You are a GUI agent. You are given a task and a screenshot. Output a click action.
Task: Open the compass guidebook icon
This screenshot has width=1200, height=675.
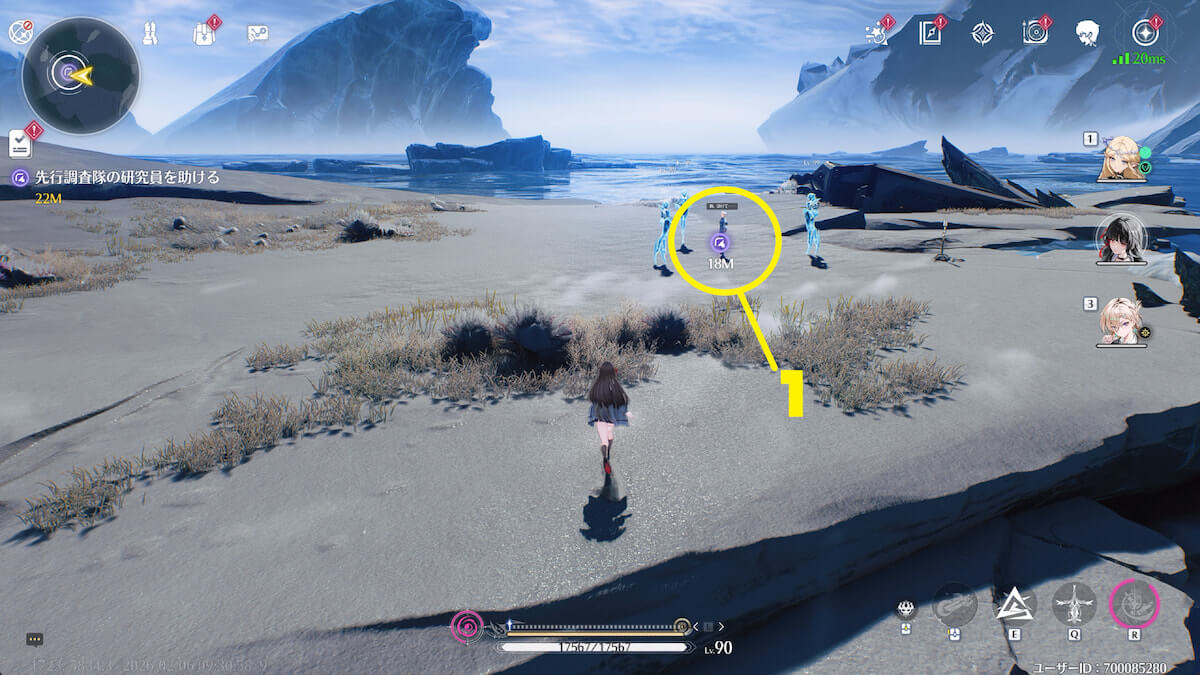930,33
